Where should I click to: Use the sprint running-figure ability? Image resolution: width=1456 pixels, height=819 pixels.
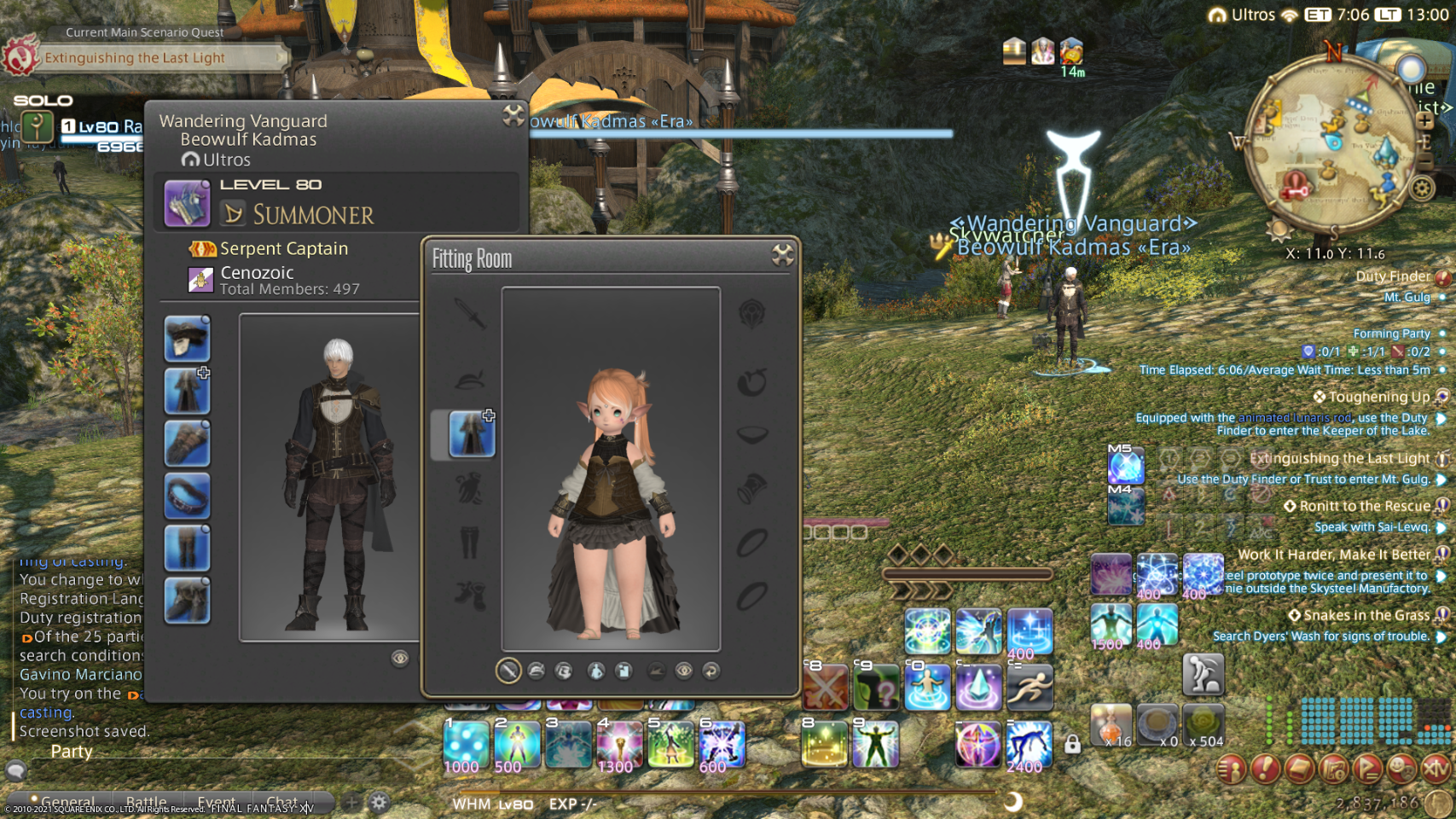click(x=1030, y=688)
